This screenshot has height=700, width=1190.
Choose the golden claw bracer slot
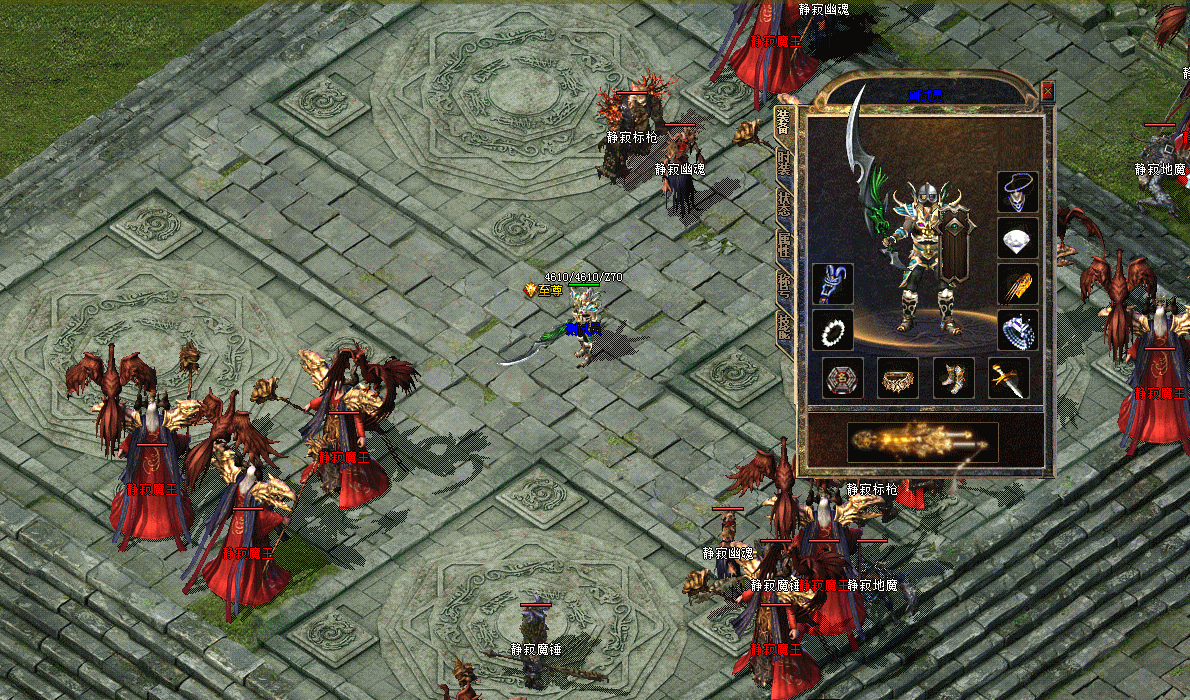coord(1017,285)
